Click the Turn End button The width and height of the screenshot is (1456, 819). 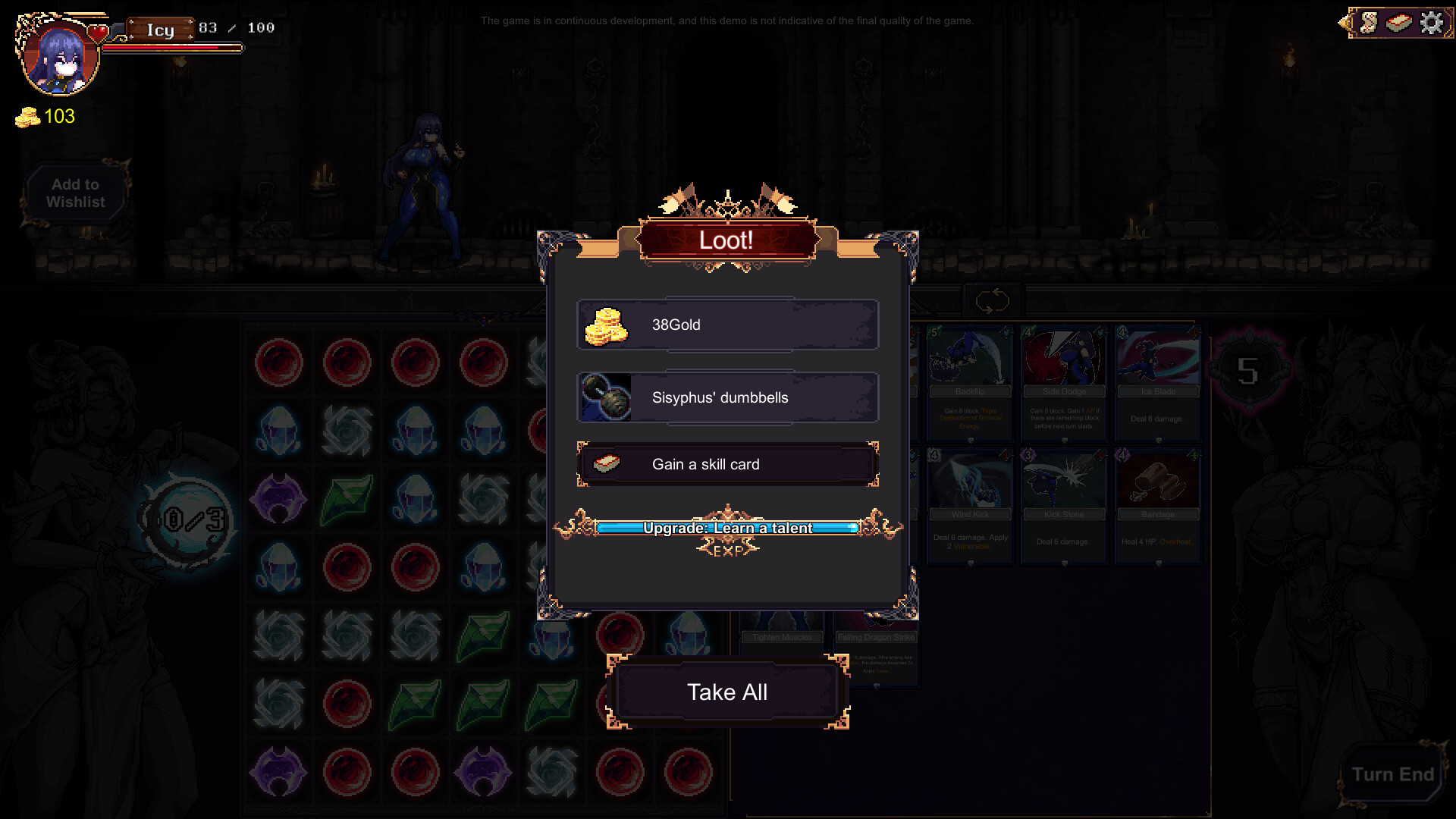point(1393,774)
